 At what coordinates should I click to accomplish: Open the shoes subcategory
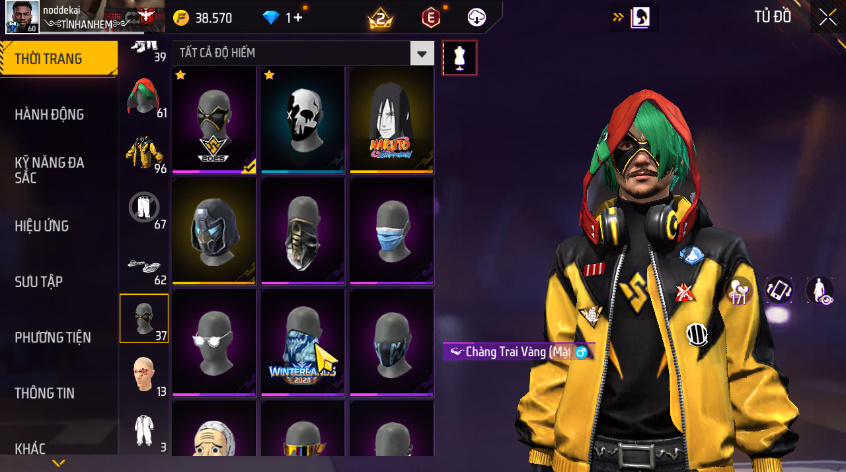142,264
